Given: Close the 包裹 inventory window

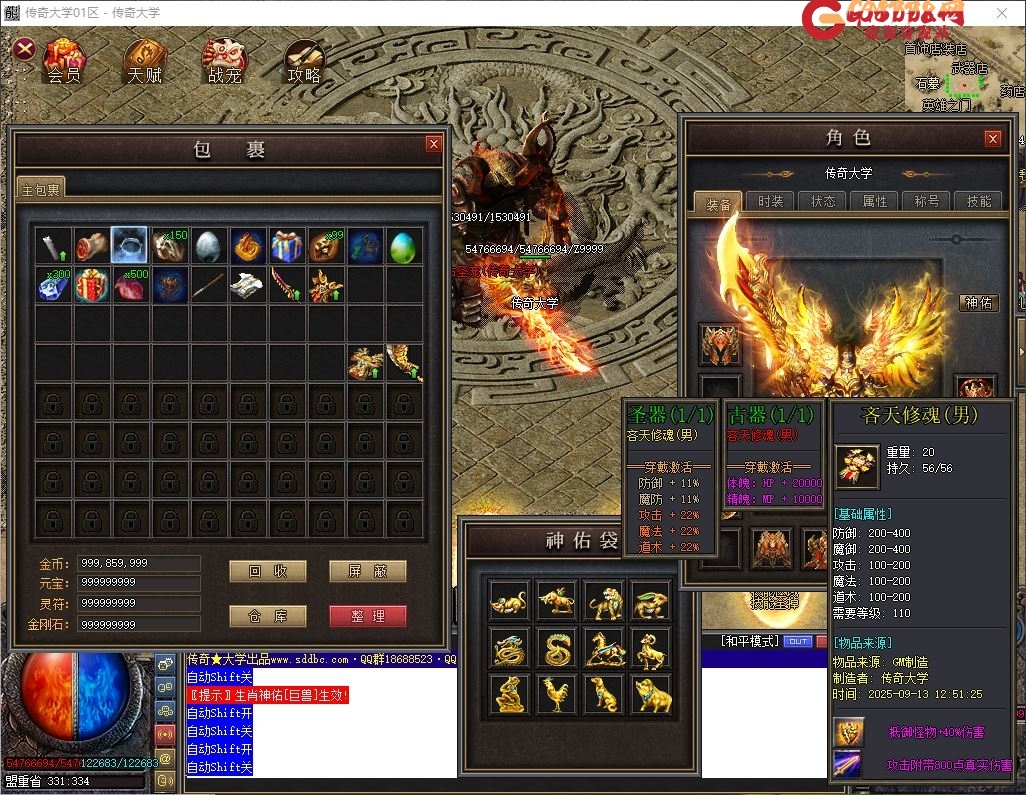Looking at the screenshot, I should (433, 144).
